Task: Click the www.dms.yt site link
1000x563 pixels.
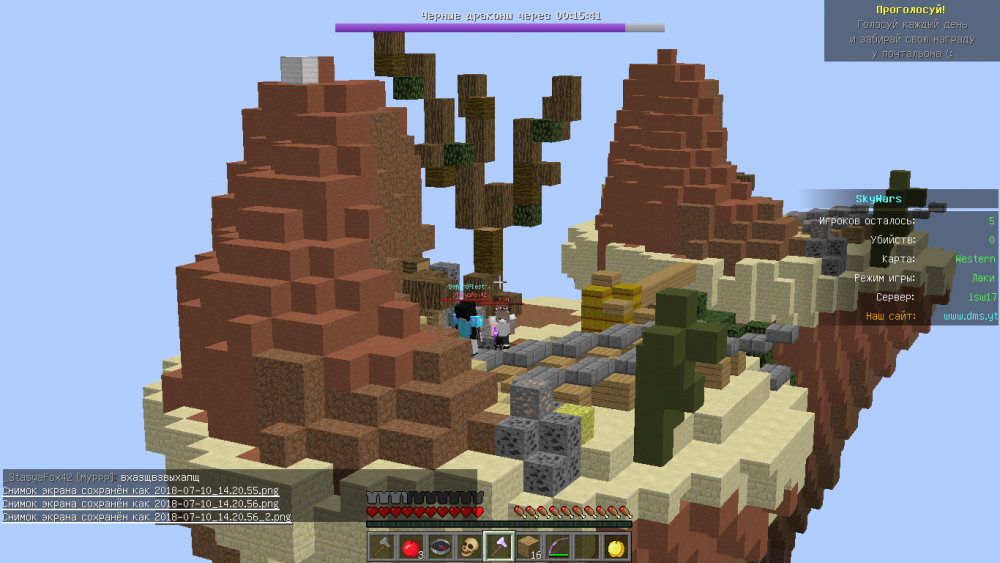Action: [x=969, y=316]
